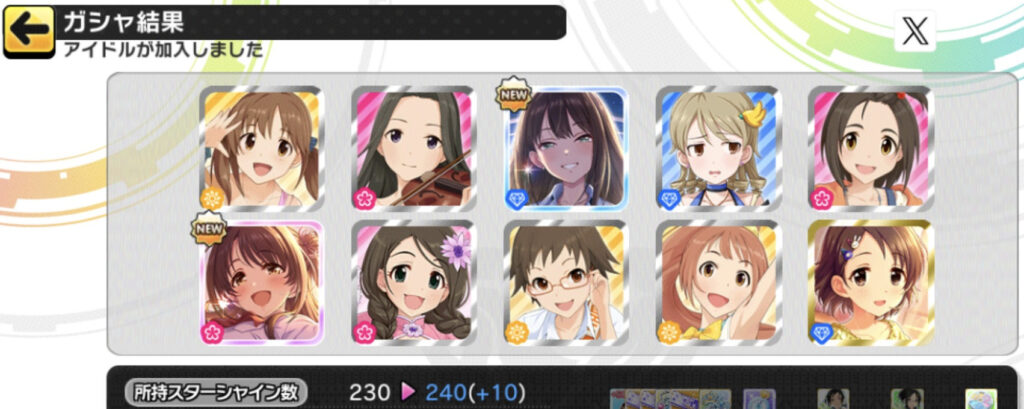The width and height of the screenshot is (1024, 409).
Task: Open the gold-framed short-haired idol card
Action: [870, 281]
